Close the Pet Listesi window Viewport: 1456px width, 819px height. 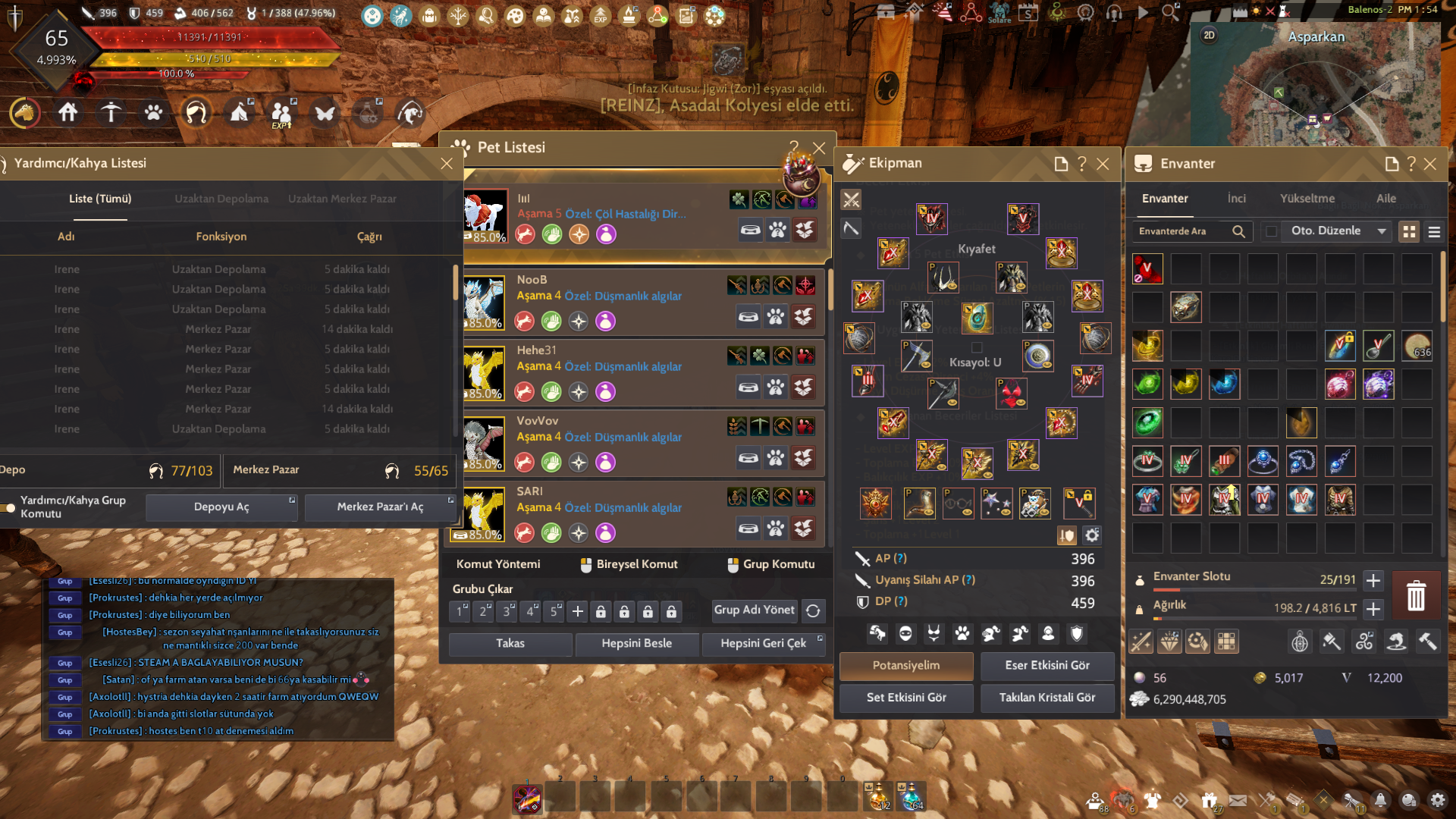point(819,148)
